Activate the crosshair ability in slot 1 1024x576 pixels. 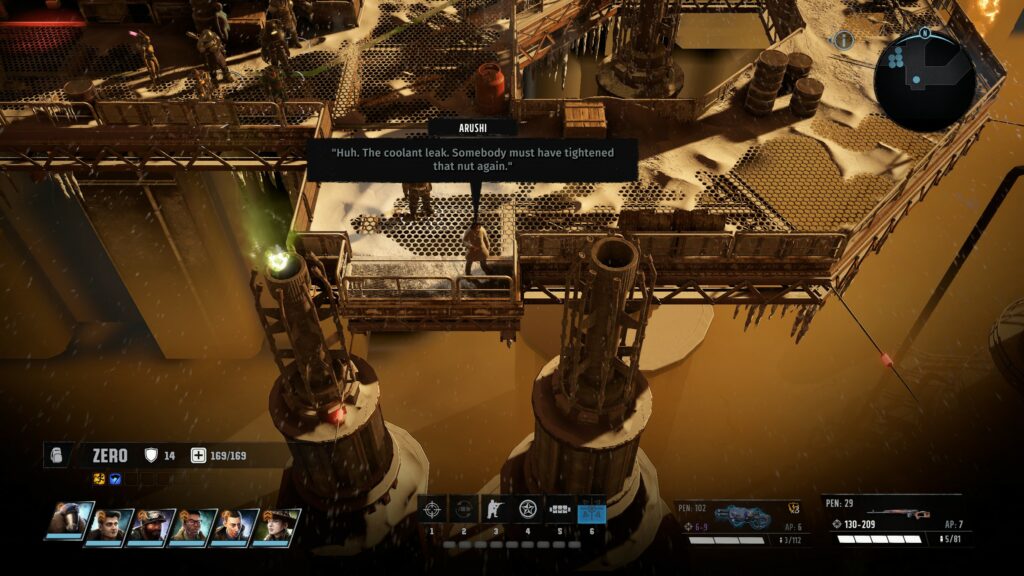432,510
